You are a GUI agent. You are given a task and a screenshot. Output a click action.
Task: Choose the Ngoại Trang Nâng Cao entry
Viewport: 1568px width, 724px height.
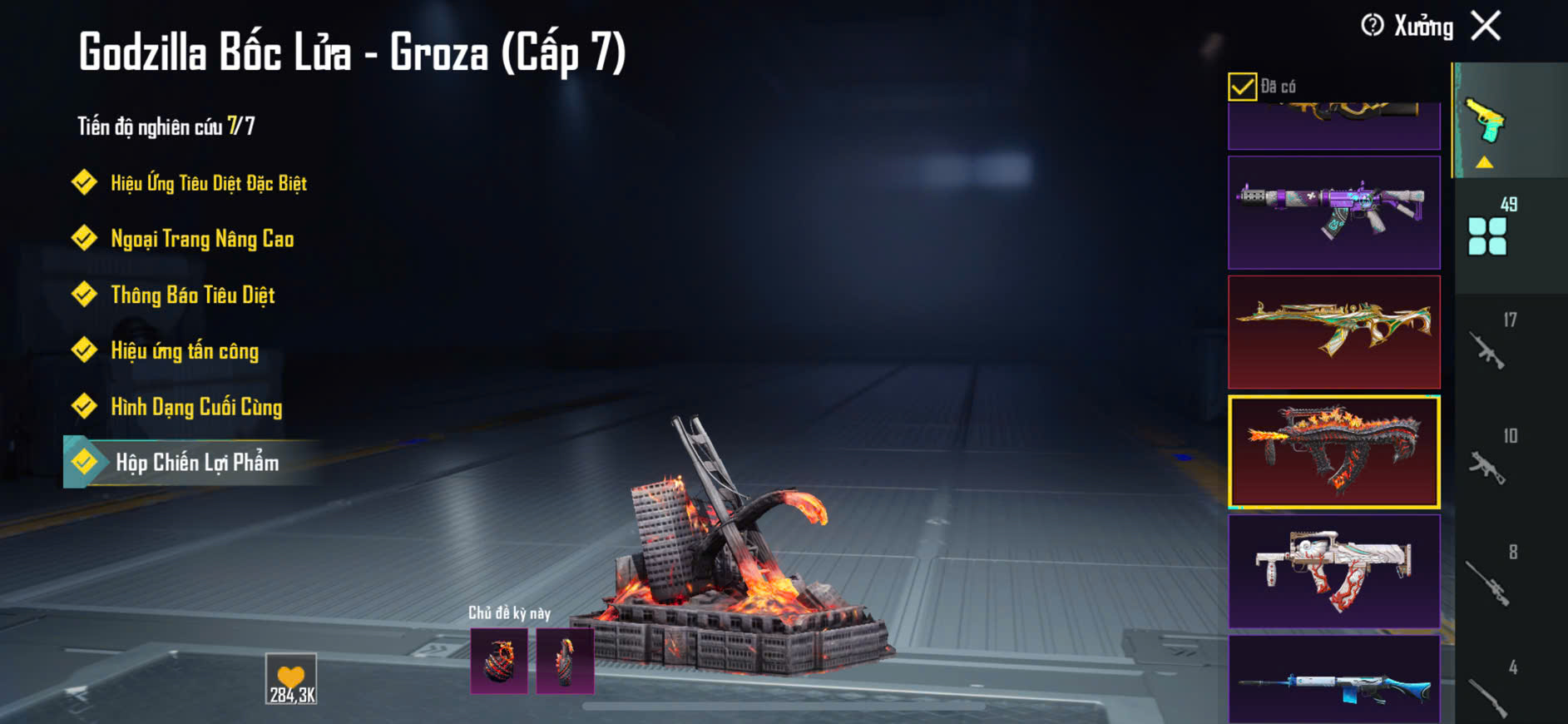[x=202, y=239]
